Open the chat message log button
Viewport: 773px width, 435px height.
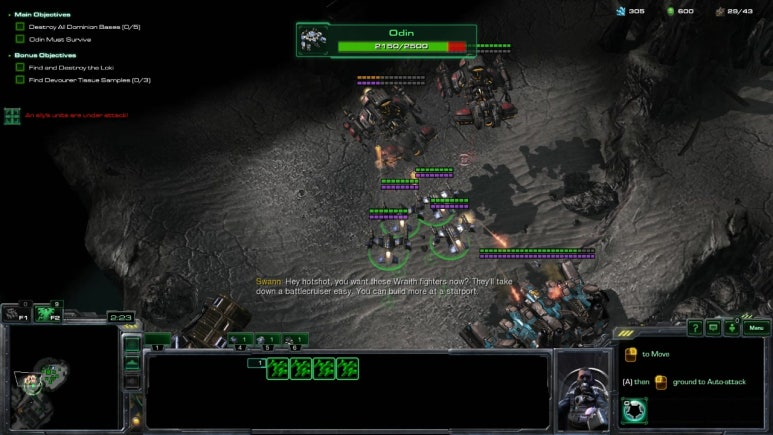[714, 327]
